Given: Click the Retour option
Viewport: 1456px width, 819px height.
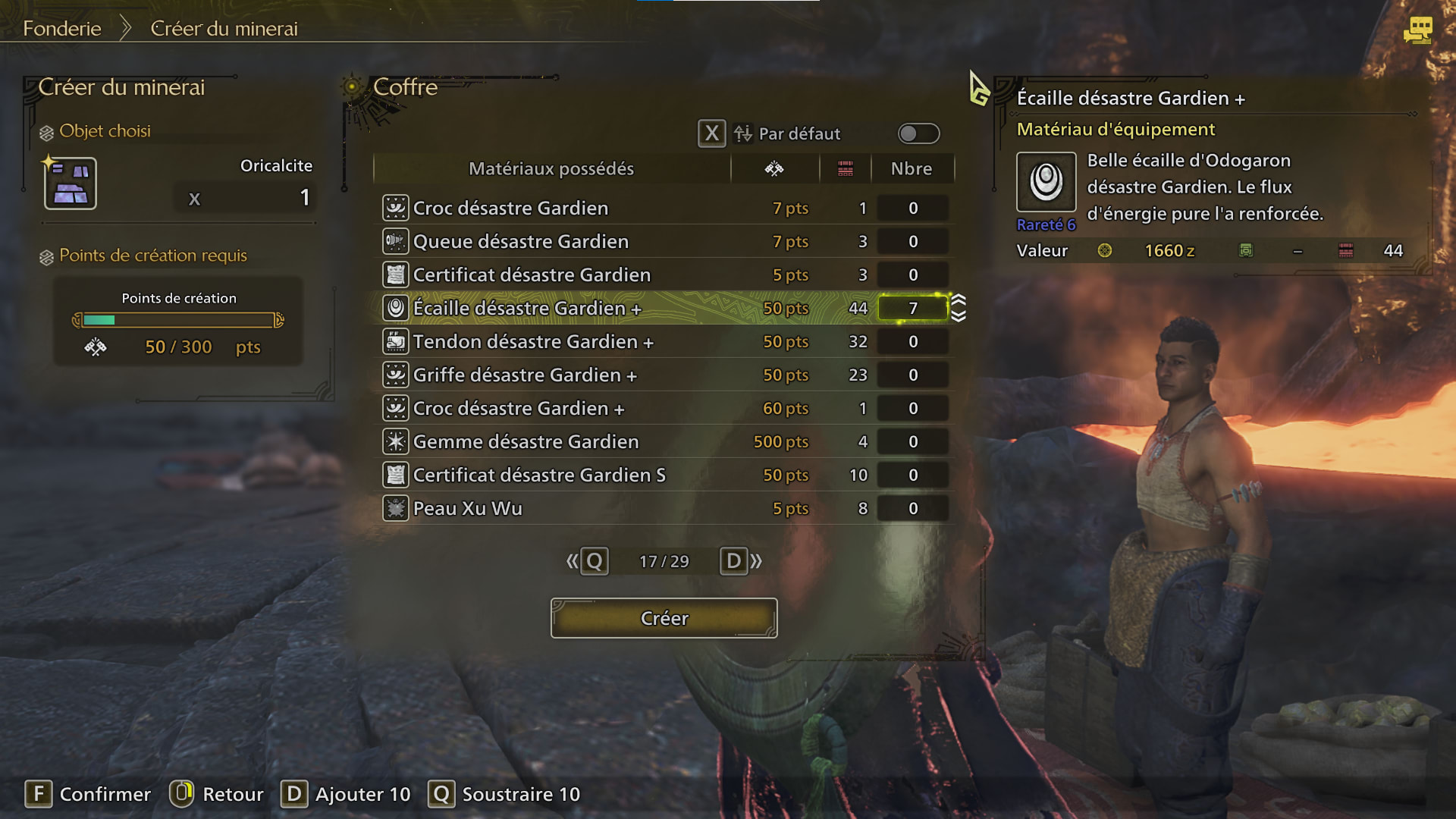Looking at the screenshot, I should (217, 794).
